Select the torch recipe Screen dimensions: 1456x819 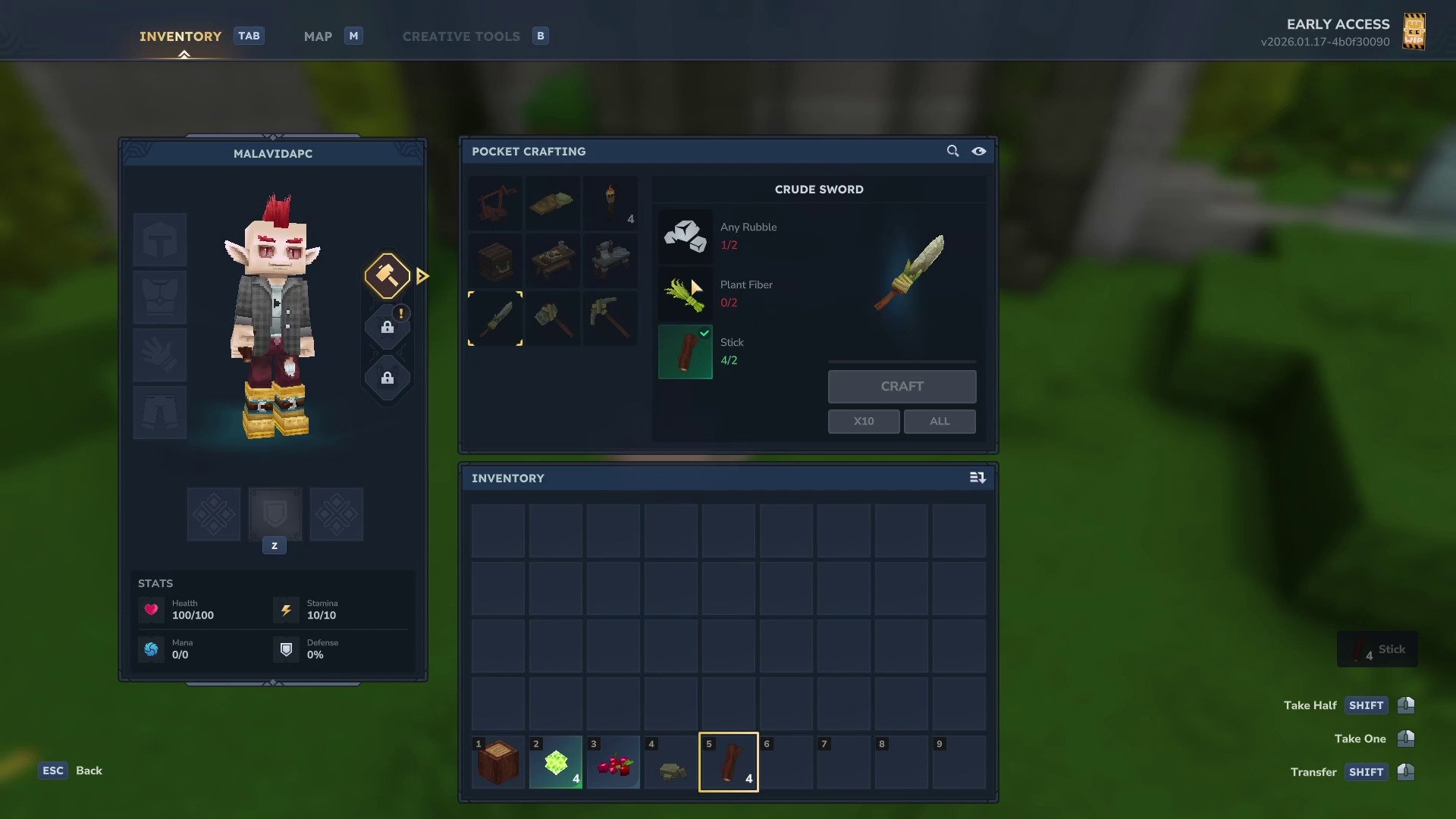[x=610, y=203]
